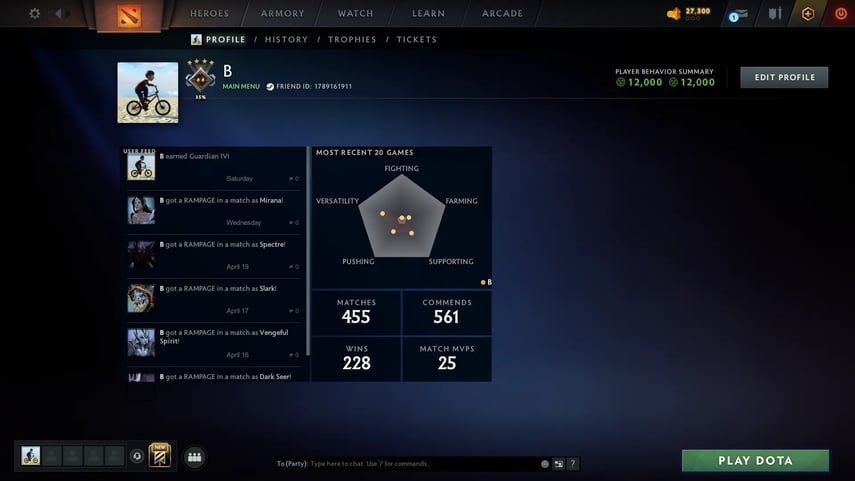Open the Learn section
The image size is (855, 481).
428,14
